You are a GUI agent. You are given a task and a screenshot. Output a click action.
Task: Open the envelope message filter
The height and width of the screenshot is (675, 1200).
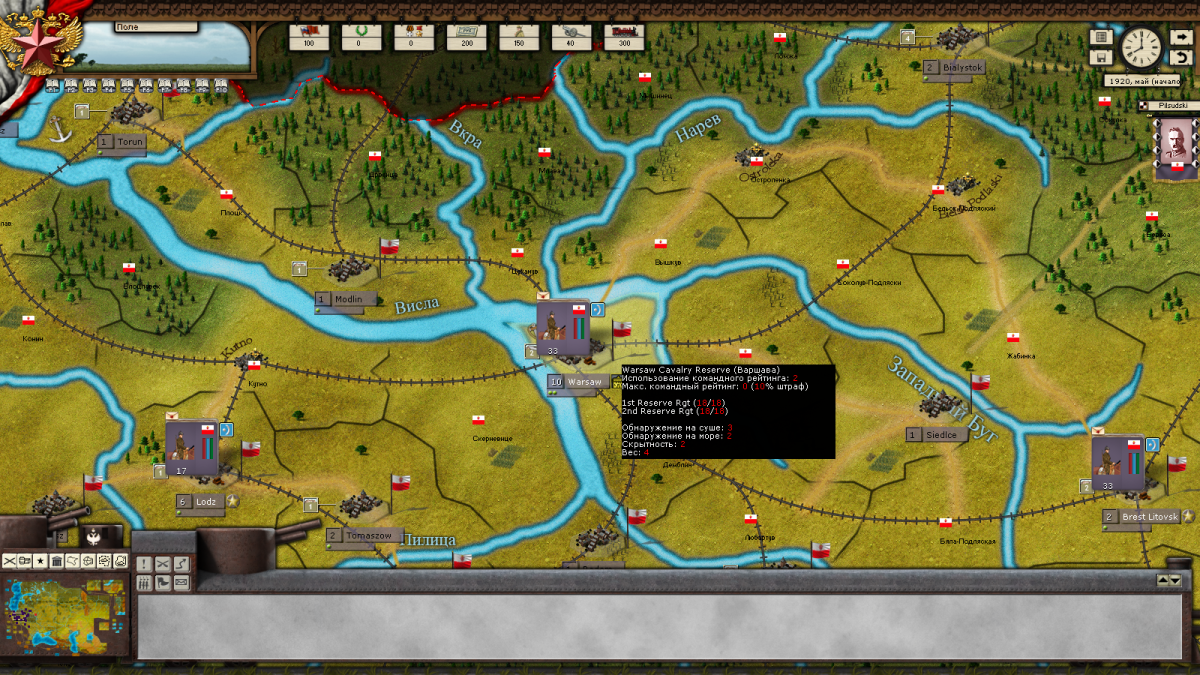tap(181, 583)
